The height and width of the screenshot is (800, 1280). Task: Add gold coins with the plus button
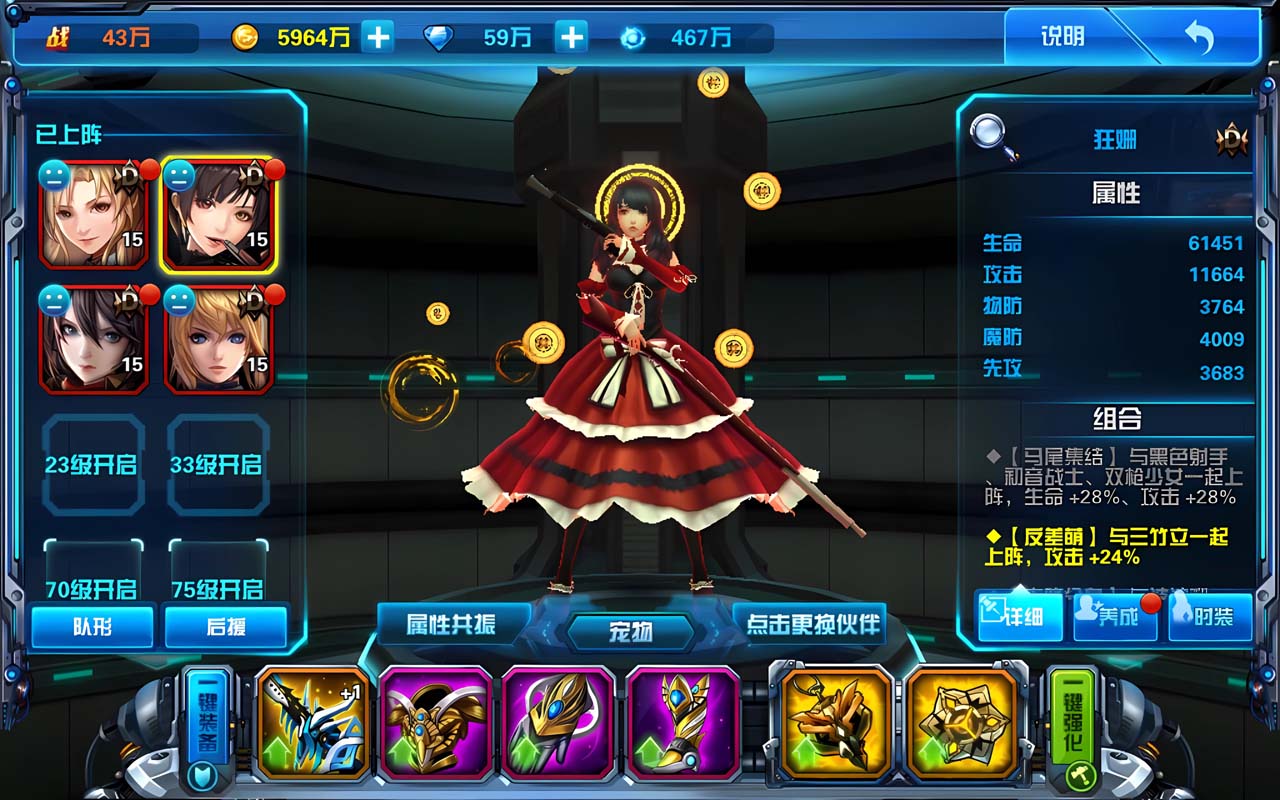point(377,38)
